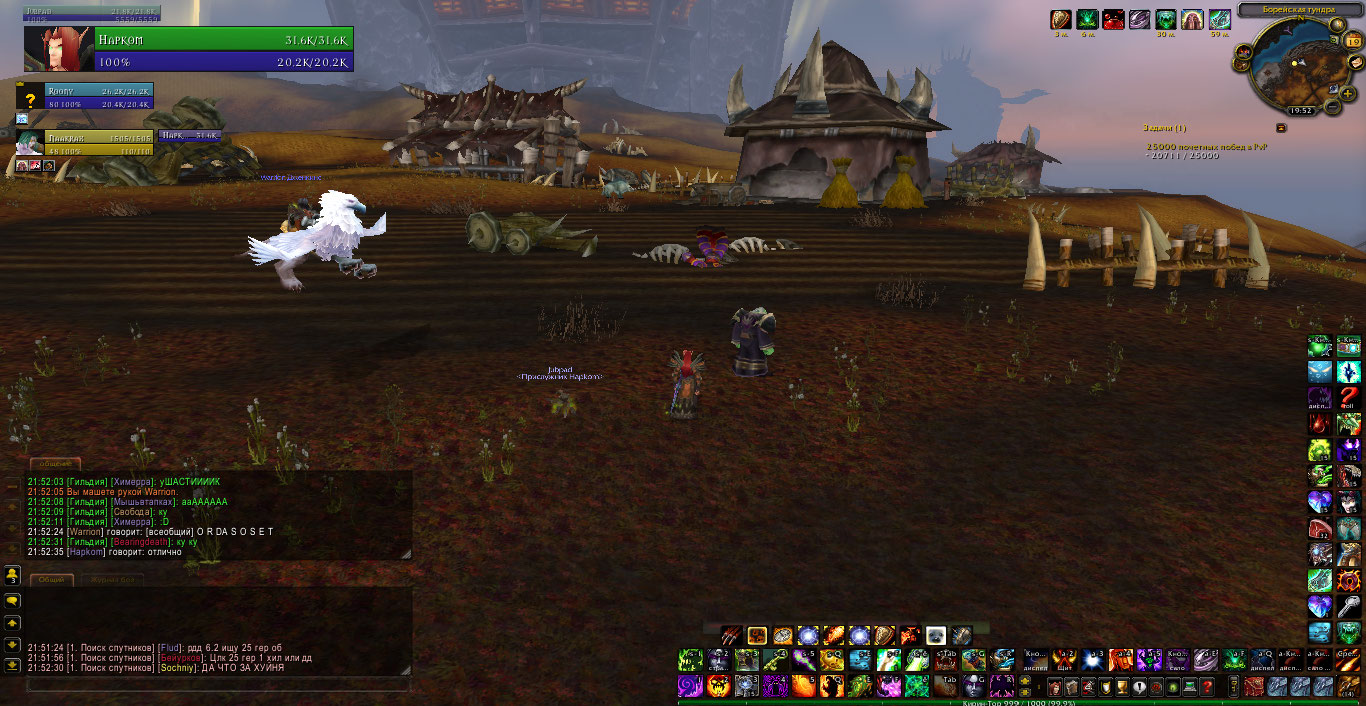Activate the flaming red skull ability
The width and height of the screenshot is (1366, 706).
coord(718,686)
